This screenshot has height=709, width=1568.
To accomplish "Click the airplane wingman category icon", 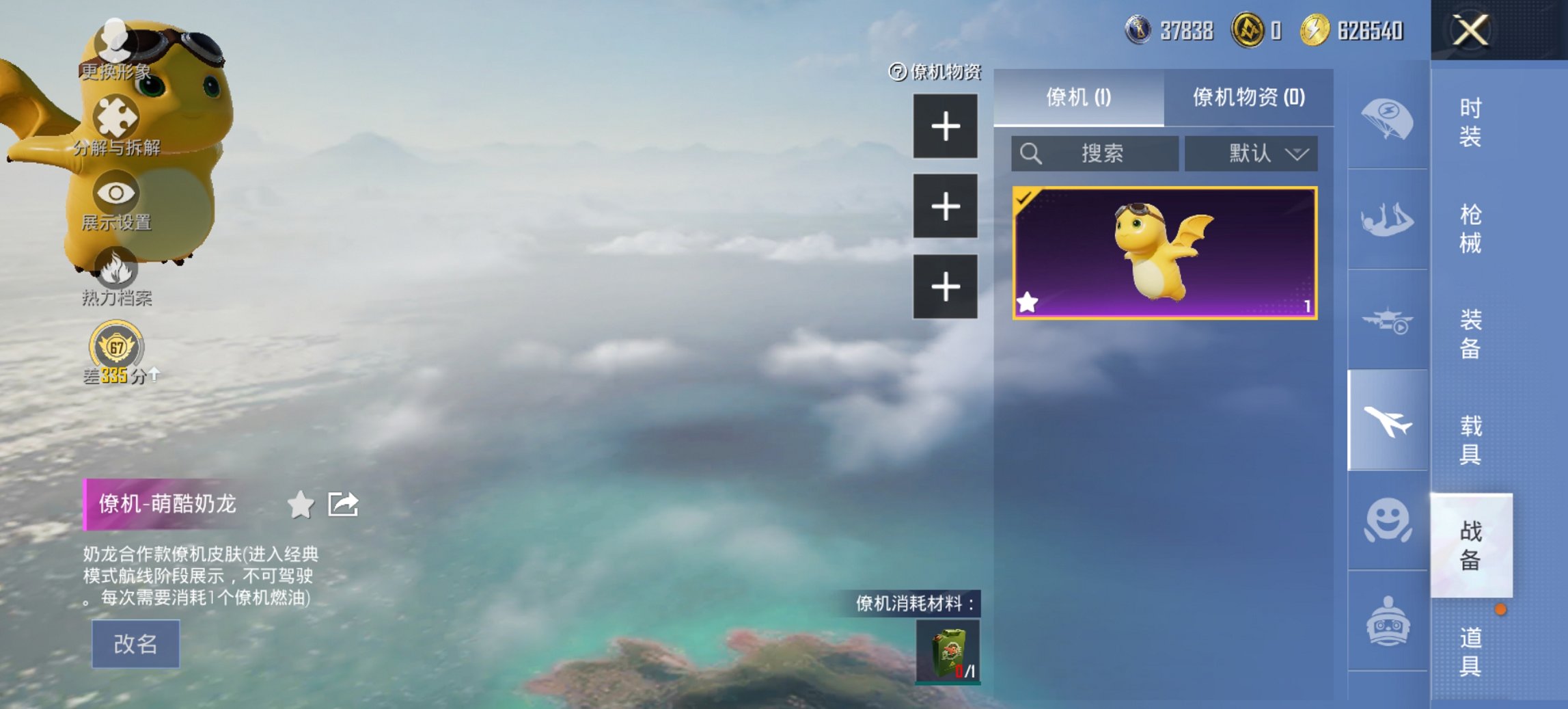I will (1388, 422).
